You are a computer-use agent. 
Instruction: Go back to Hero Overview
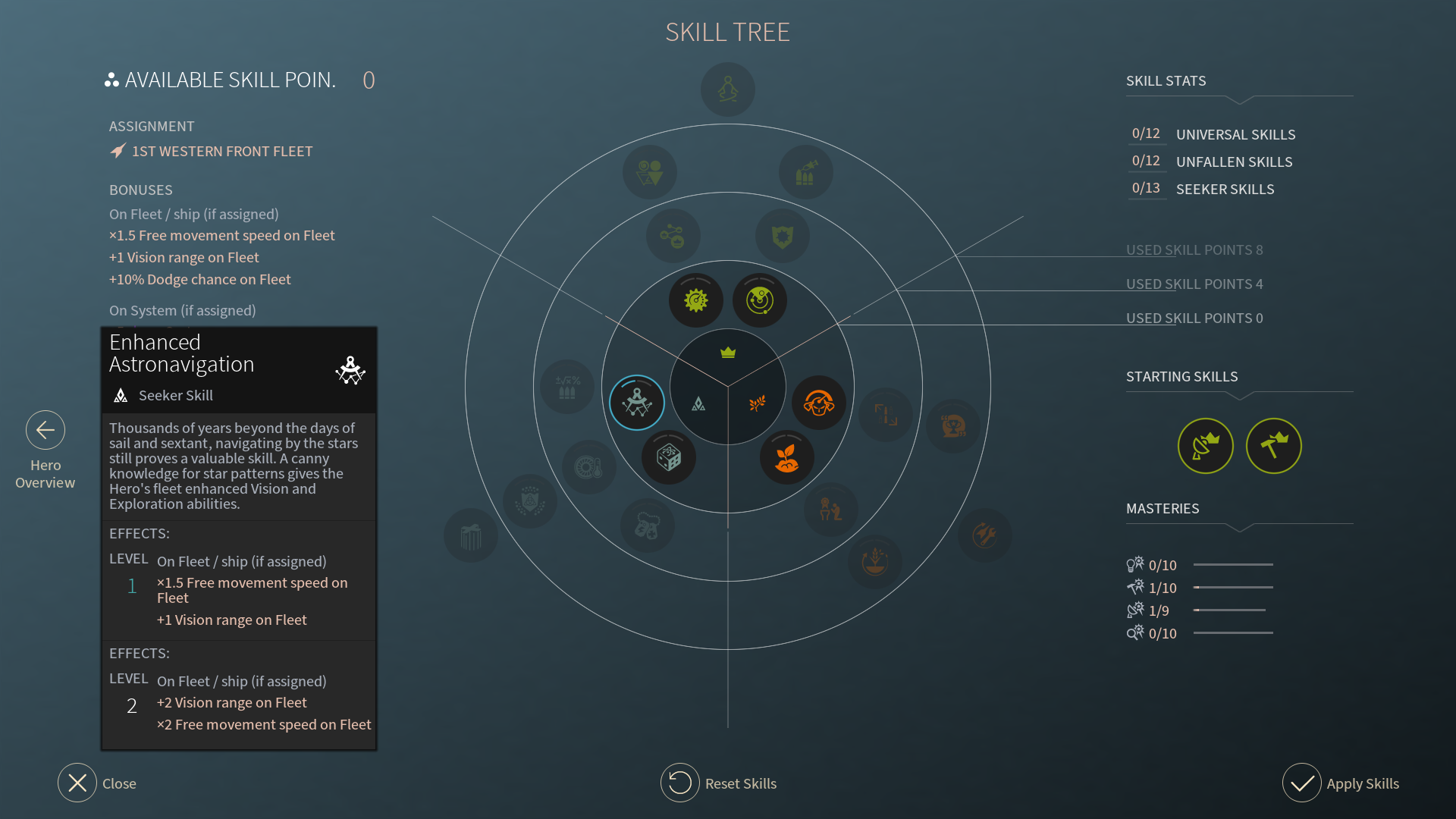pyautogui.click(x=45, y=431)
